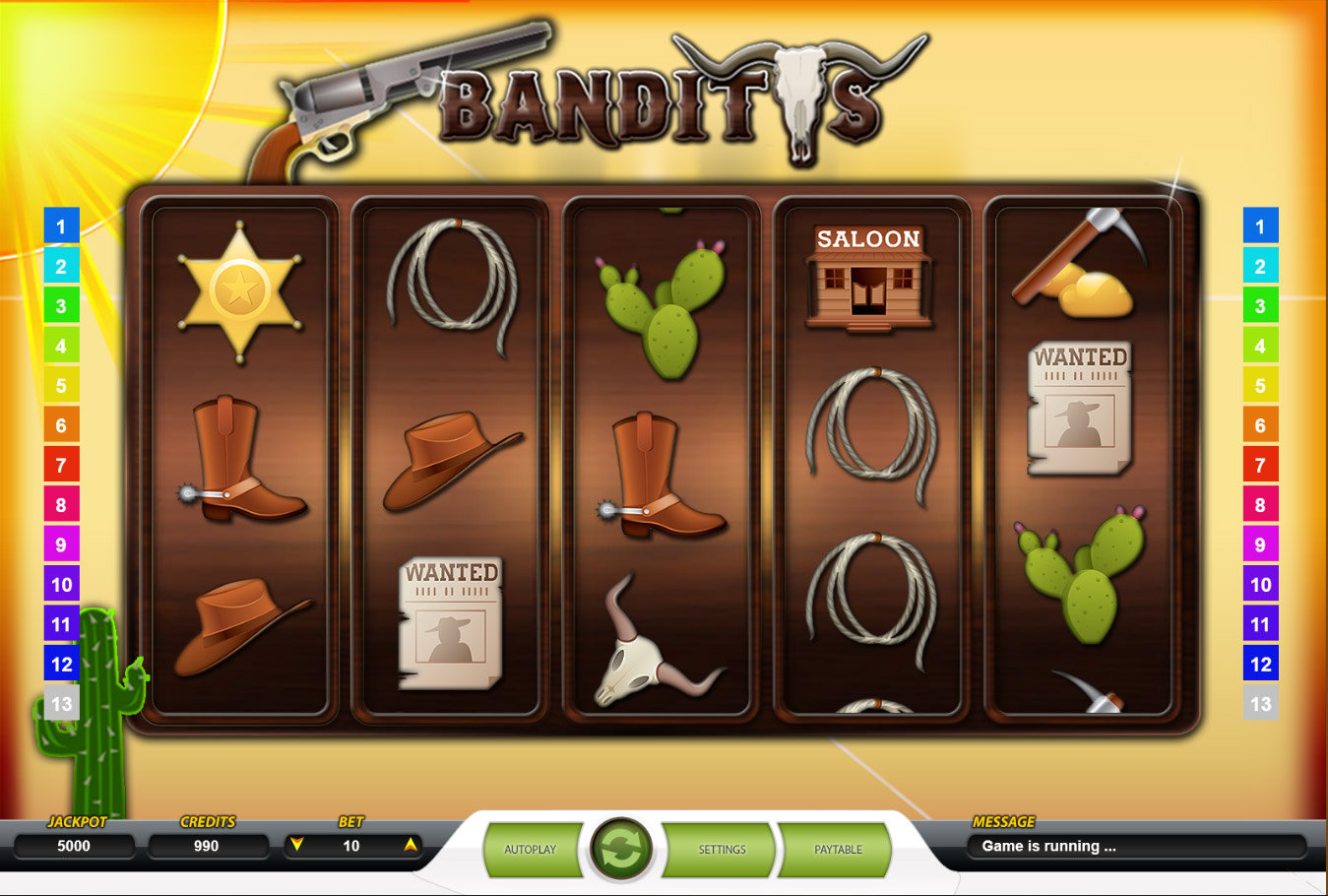Click the Jackpot value of 5000
The height and width of the screenshot is (896, 1328).
pyautogui.click(x=74, y=845)
